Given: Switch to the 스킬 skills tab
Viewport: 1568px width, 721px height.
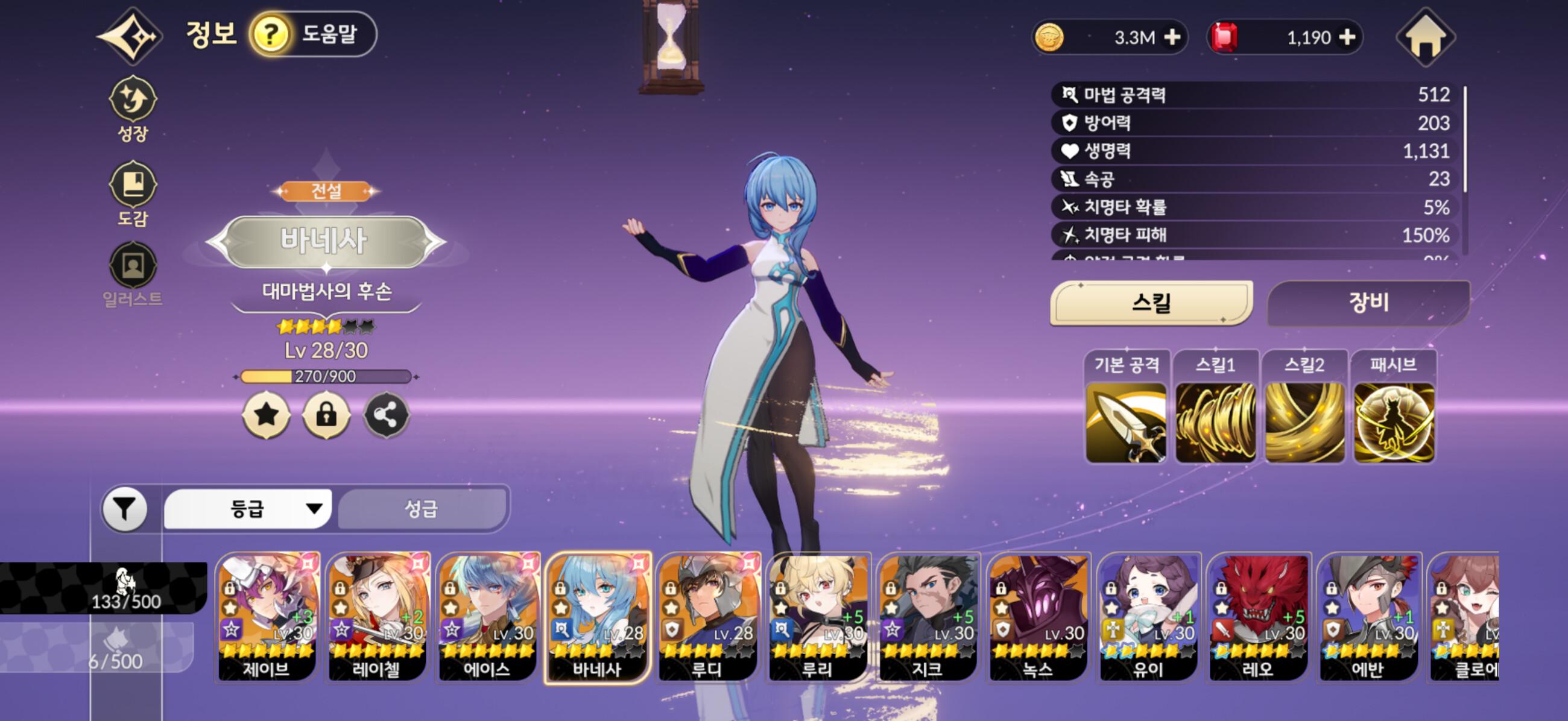Looking at the screenshot, I should [x=1151, y=303].
